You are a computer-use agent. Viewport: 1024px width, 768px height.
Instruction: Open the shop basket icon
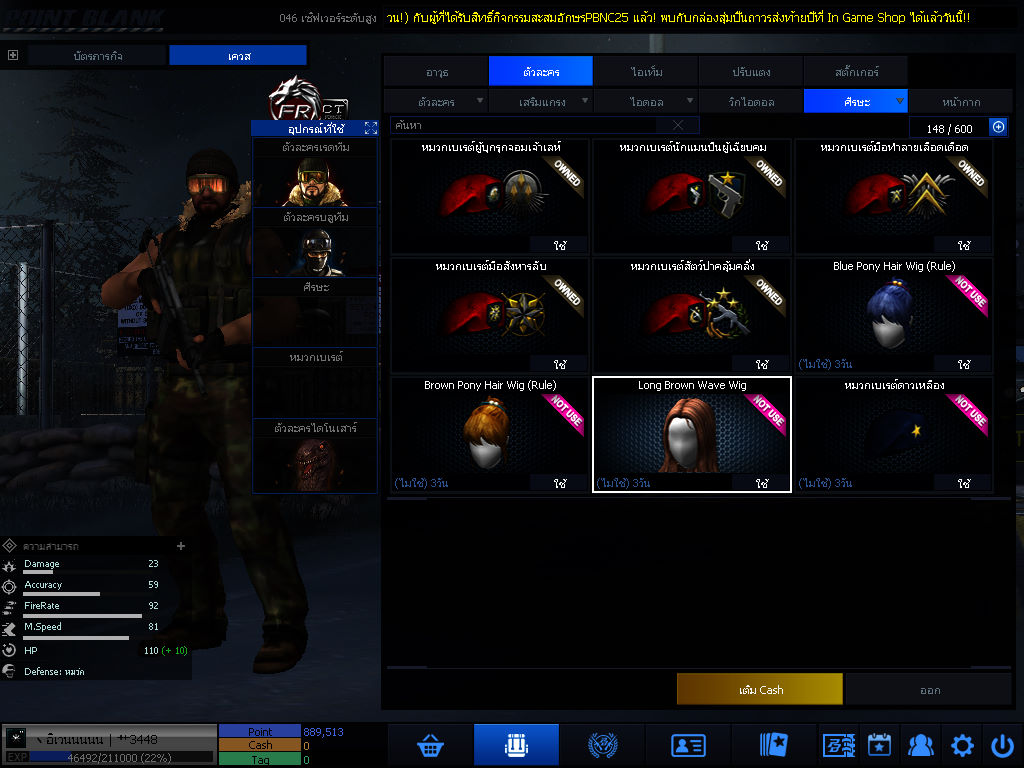coord(431,745)
